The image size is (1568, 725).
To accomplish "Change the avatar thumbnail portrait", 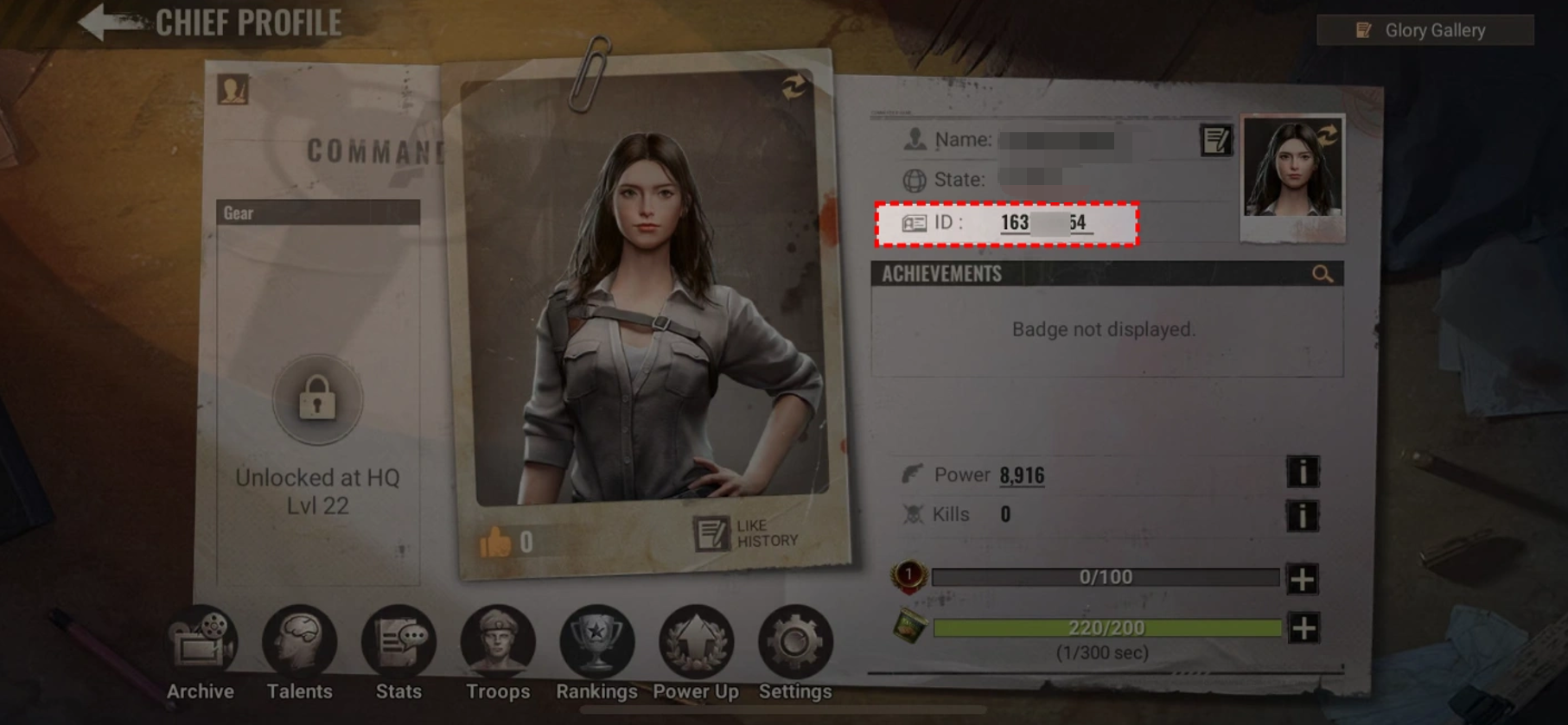I will pyautogui.click(x=1292, y=169).
